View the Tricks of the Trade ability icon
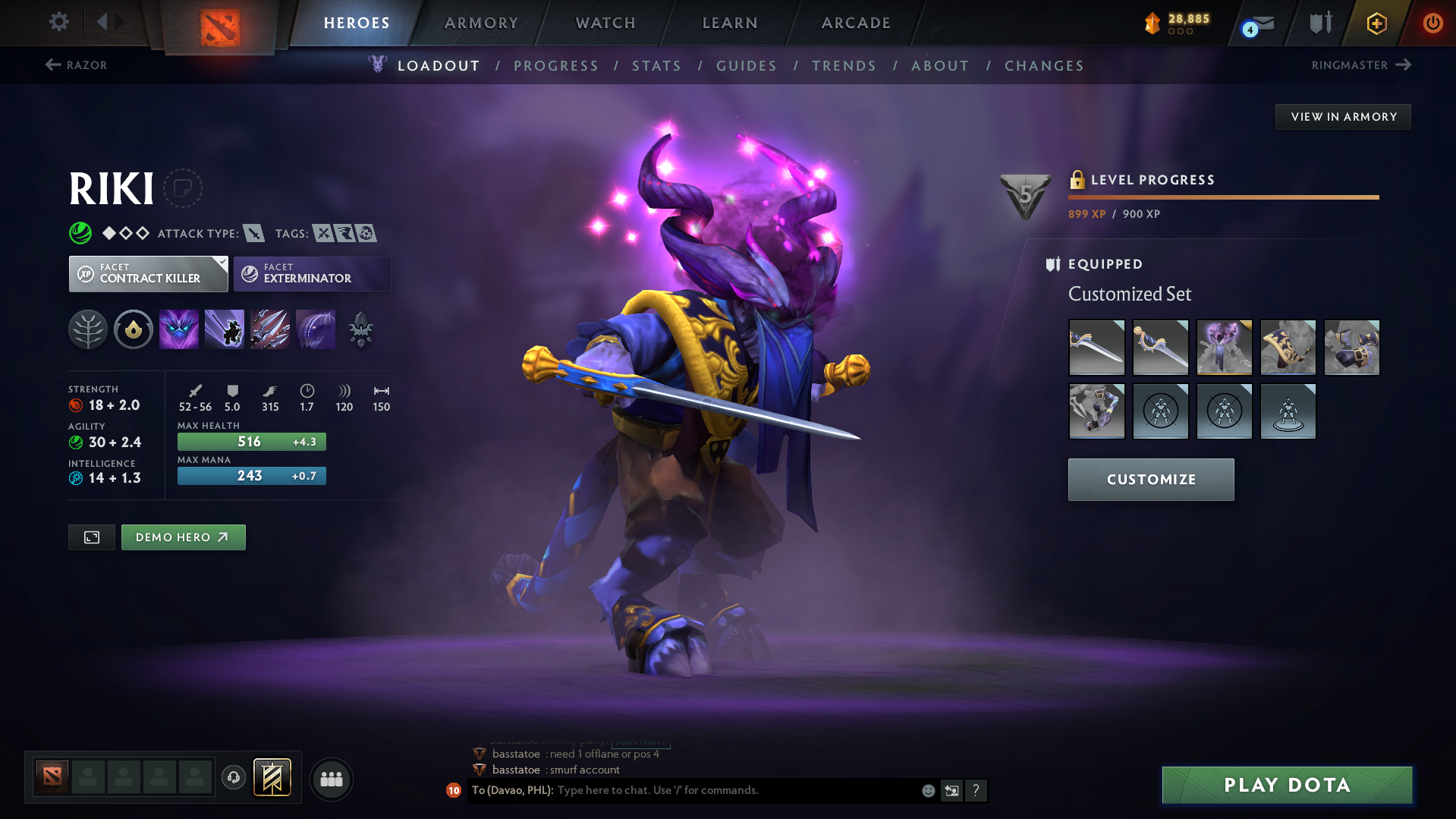Image resolution: width=1456 pixels, height=819 pixels. tap(270, 329)
